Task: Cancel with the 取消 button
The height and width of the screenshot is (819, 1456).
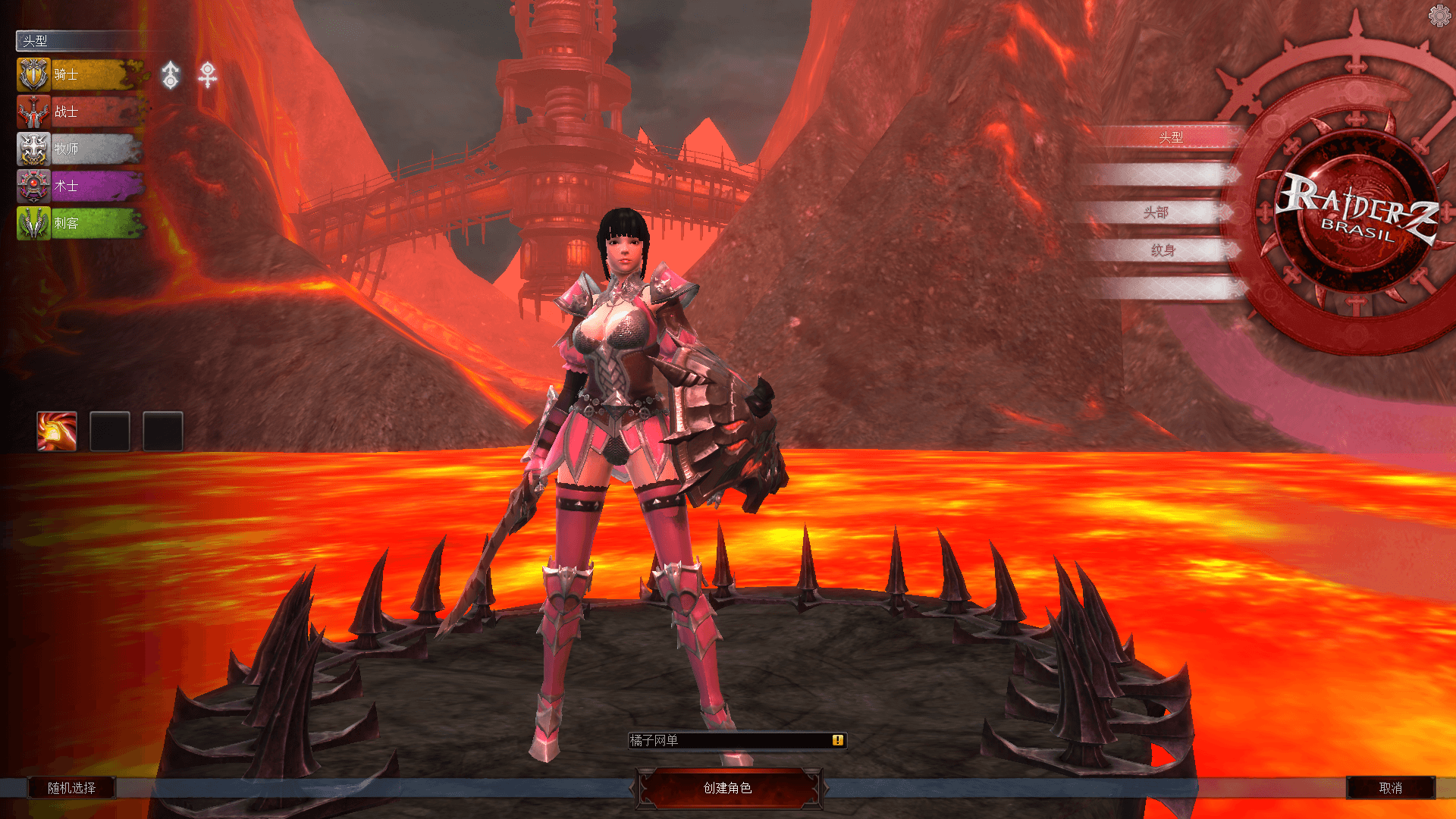Action: [1390, 788]
